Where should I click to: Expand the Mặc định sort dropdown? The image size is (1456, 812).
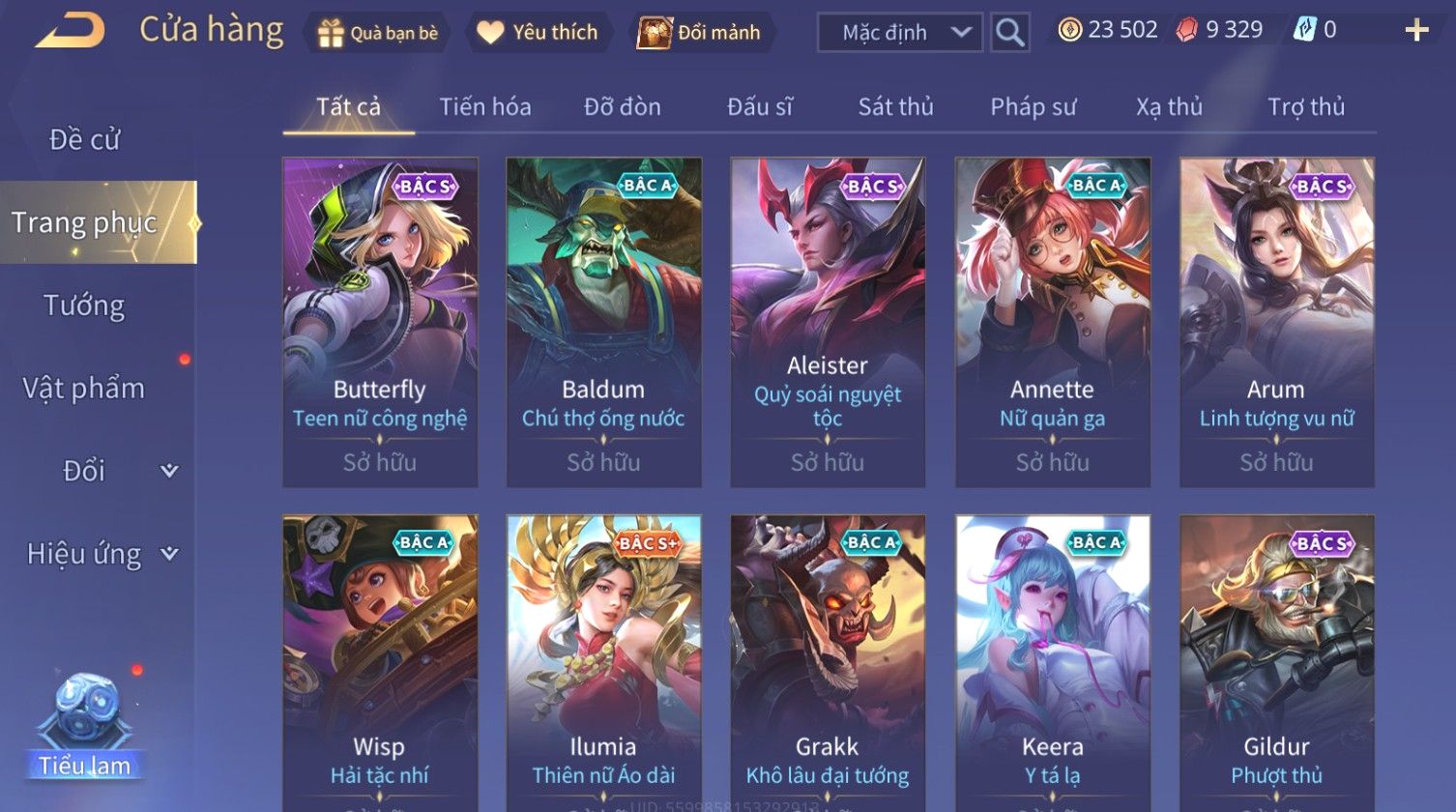[899, 33]
